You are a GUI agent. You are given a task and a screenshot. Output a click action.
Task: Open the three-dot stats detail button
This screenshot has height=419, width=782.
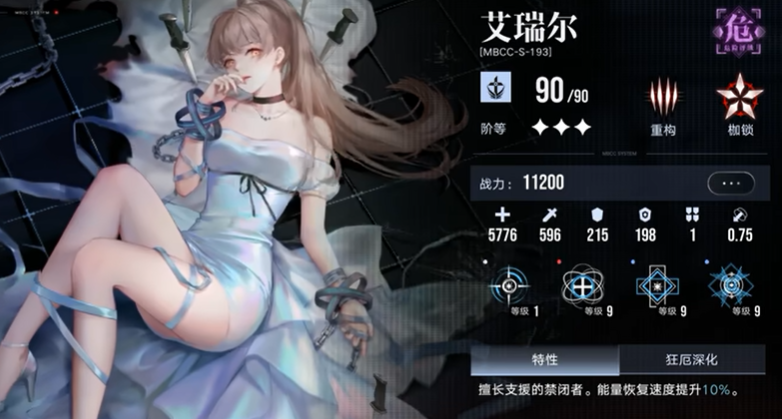click(730, 183)
